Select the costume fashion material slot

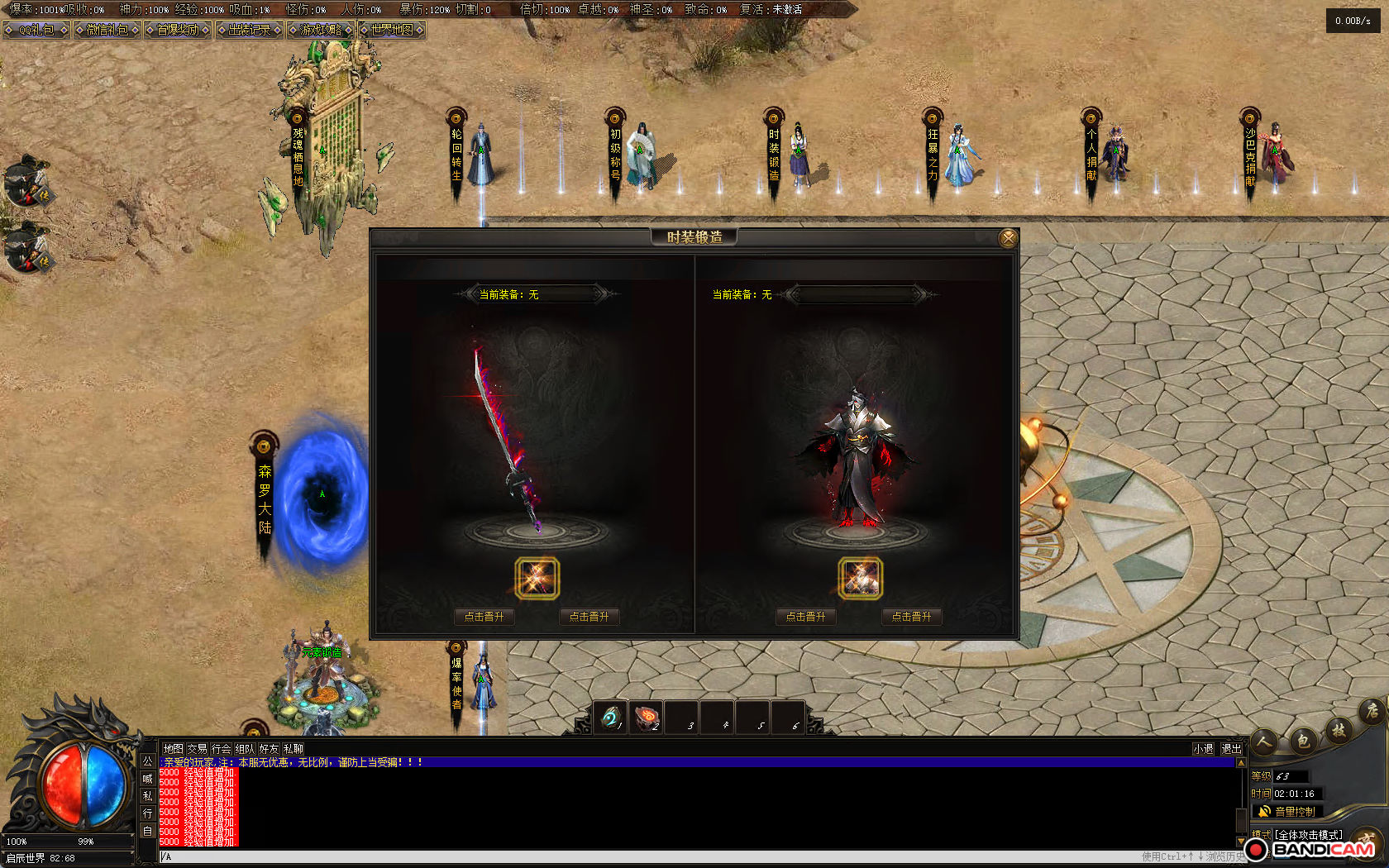point(860,578)
